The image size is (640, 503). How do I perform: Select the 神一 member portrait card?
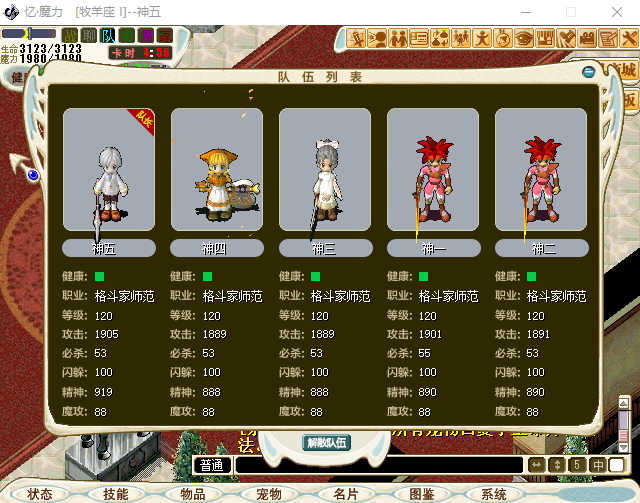[432, 172]
